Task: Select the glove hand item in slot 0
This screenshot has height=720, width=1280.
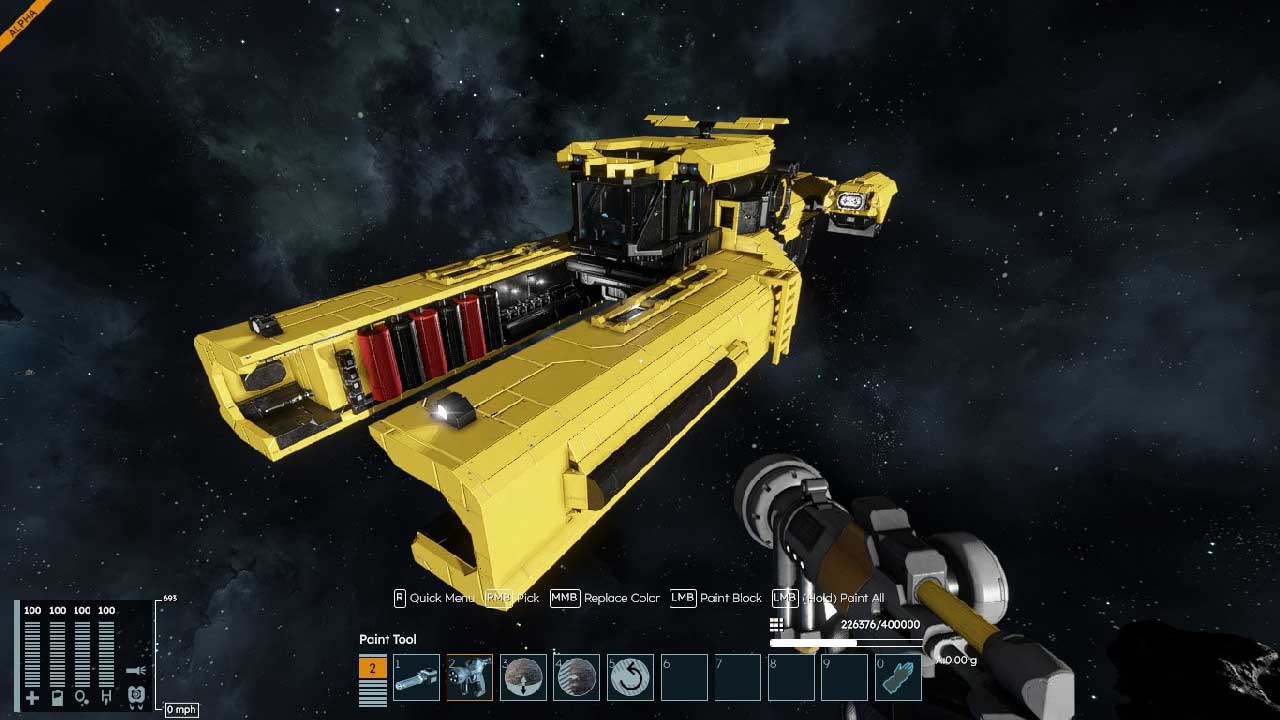Action: pos(898,678)
